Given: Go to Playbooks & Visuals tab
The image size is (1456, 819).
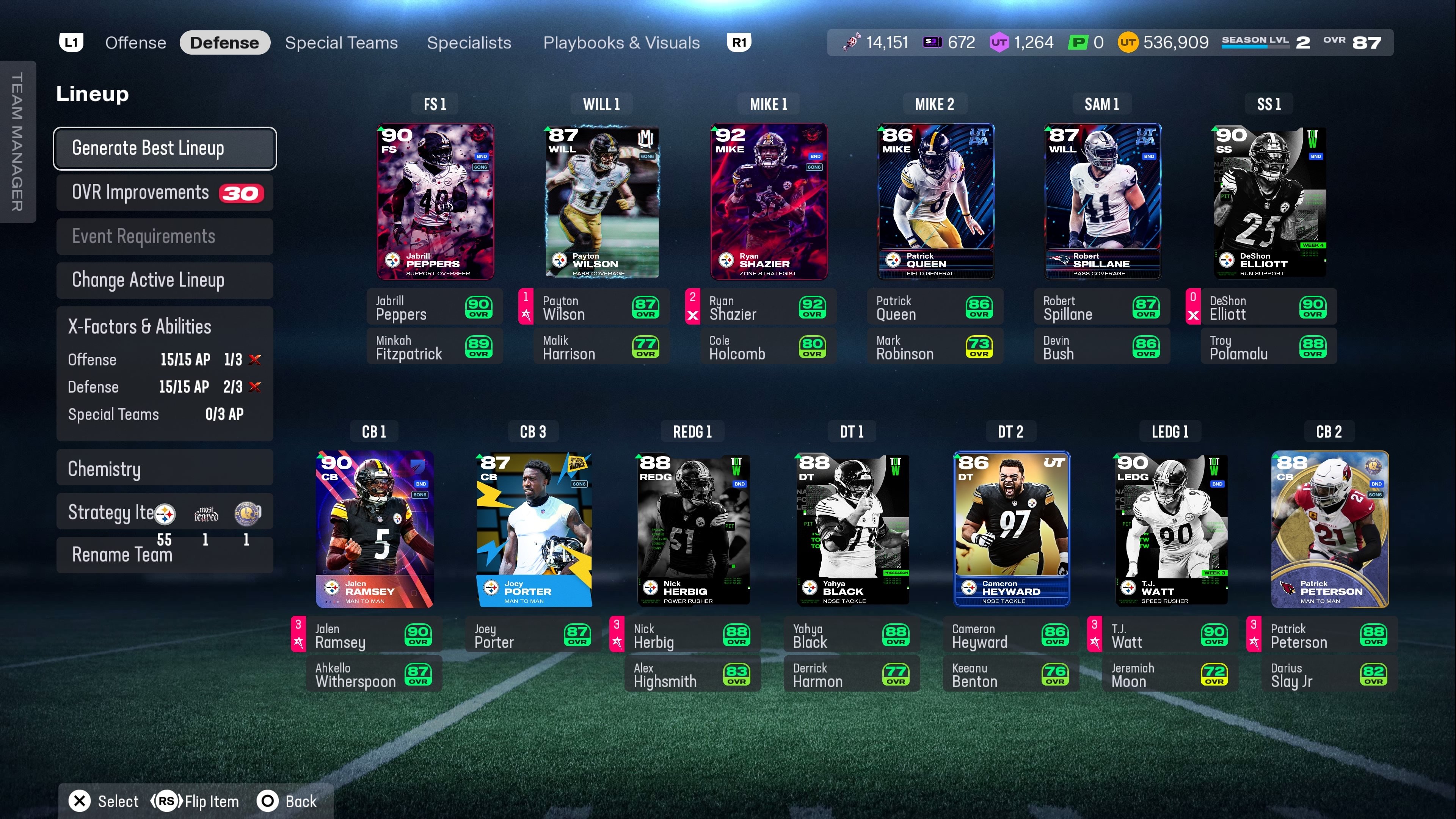Looking at the screenshot, I should coord(621,43).
